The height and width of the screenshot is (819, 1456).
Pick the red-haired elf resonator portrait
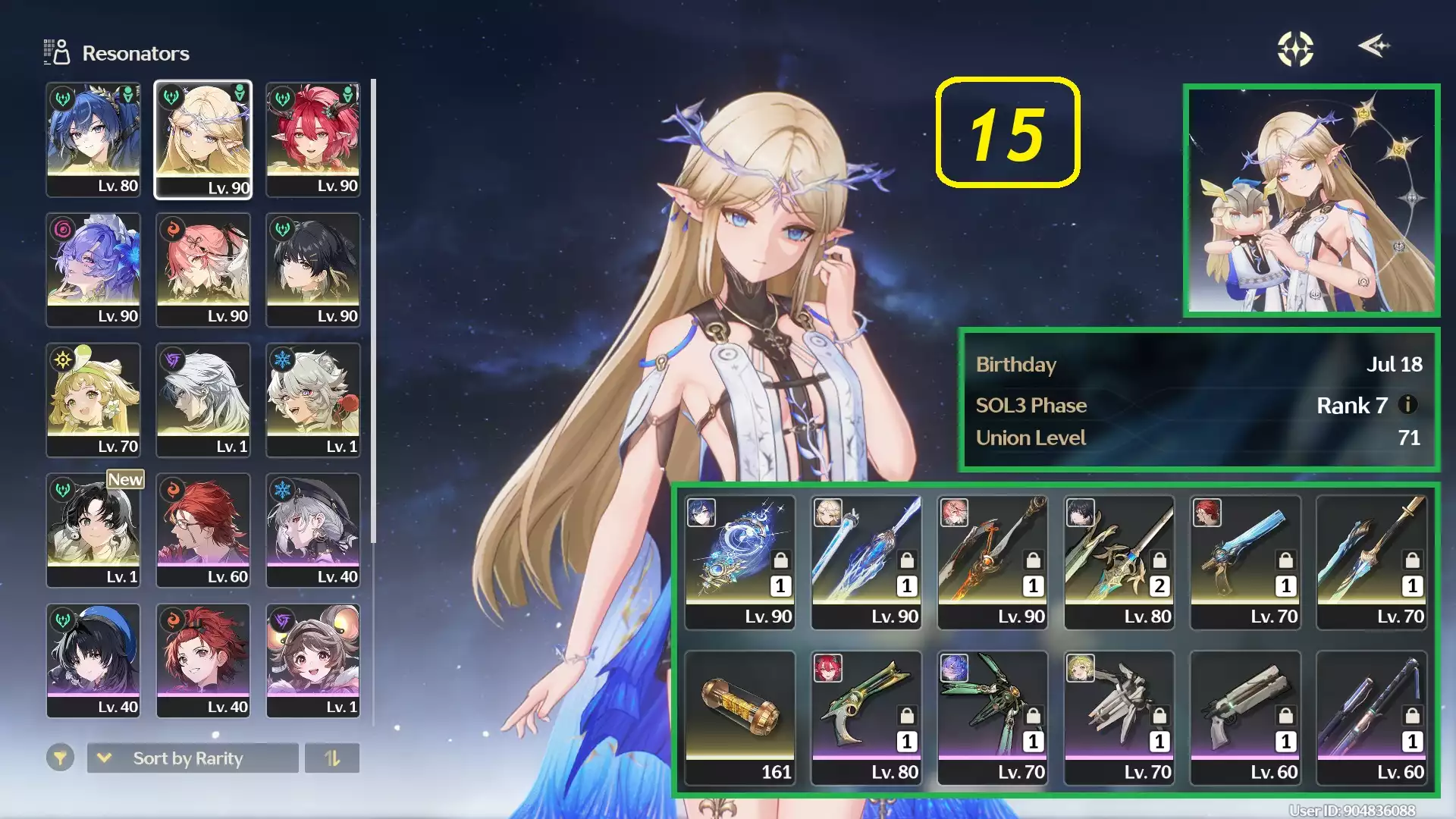(312, 140)
